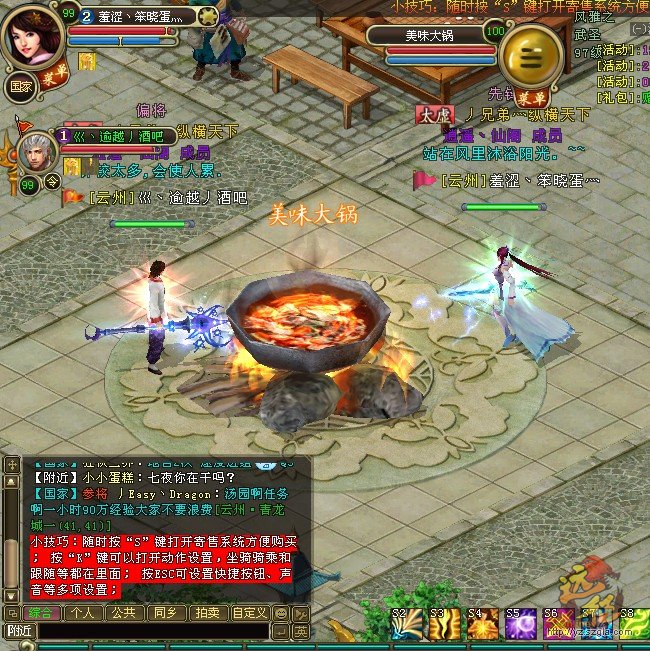Switch to the 个人 chat tab
This screenshot has width=650, height=651.
pos(83,613)
